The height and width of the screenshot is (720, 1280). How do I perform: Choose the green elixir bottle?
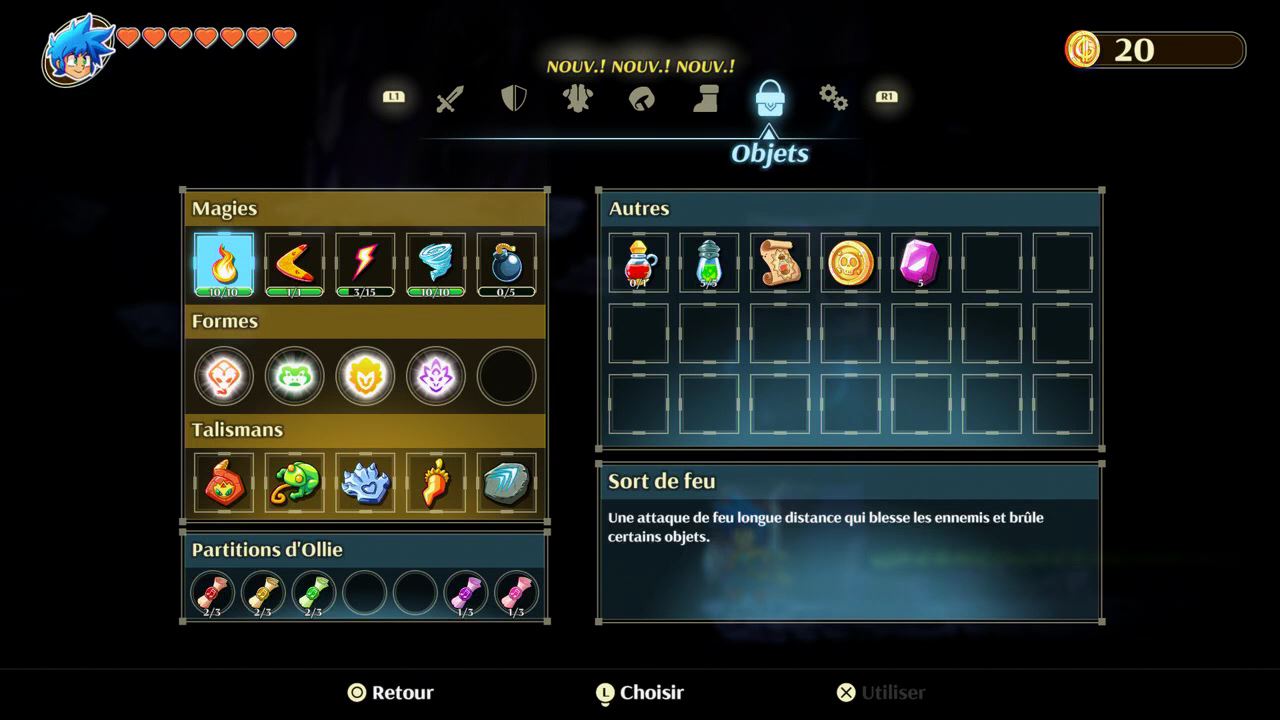pyautogui.click(x=709, y=263)
